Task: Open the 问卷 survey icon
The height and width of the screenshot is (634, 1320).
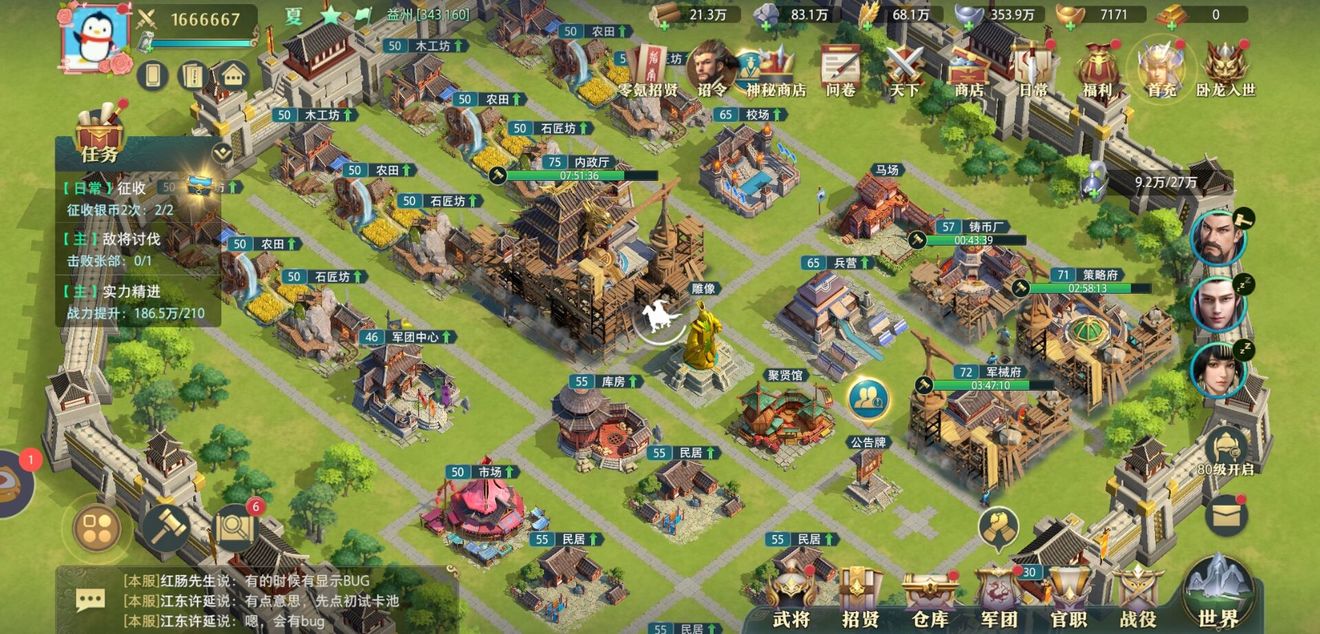Action: click(841, 70)
